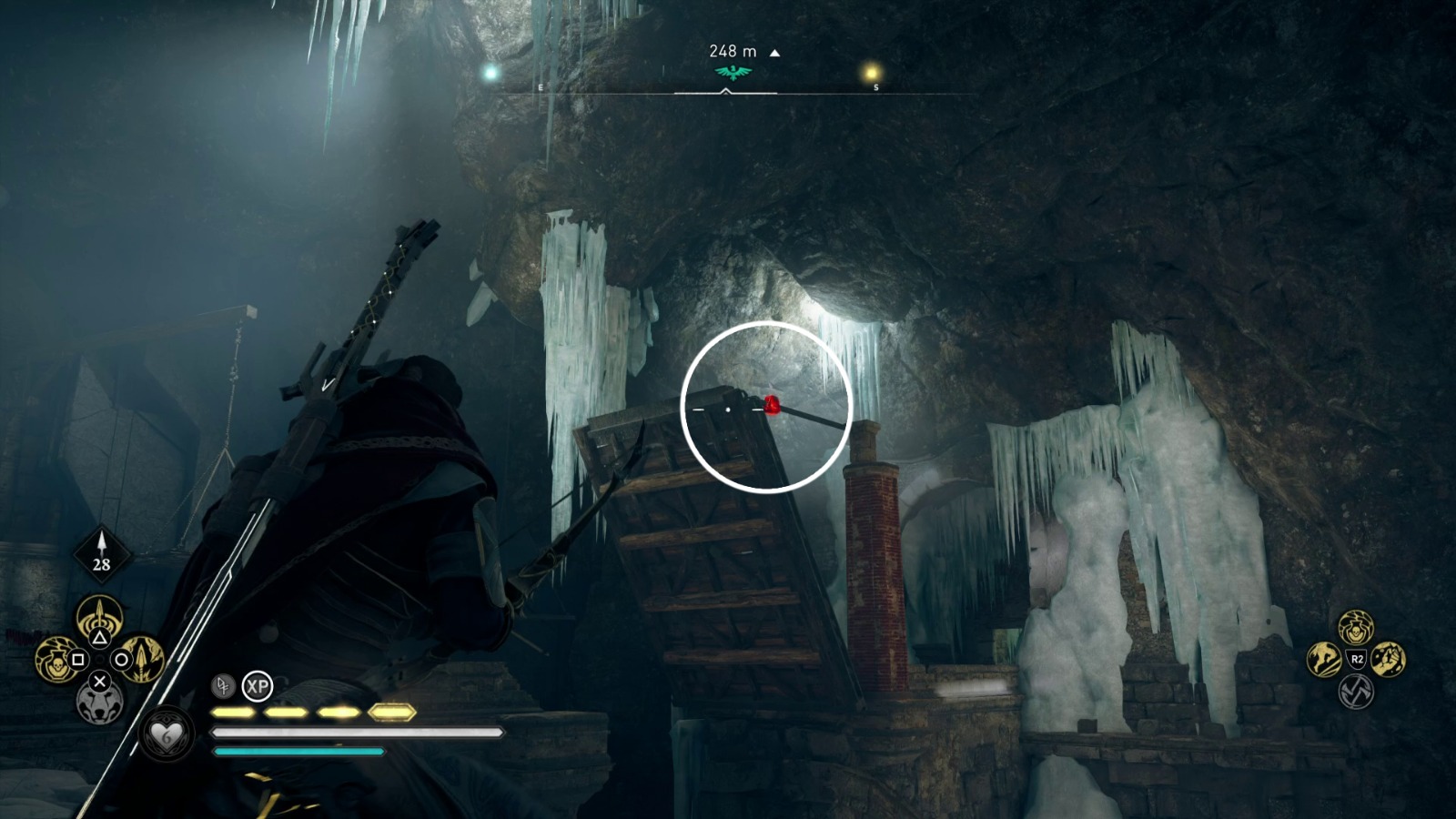This screenshot has height=819, width=1456.
Task: Click the greyed axe-spin ability below R2
Action: click(x=1356, y=693)
